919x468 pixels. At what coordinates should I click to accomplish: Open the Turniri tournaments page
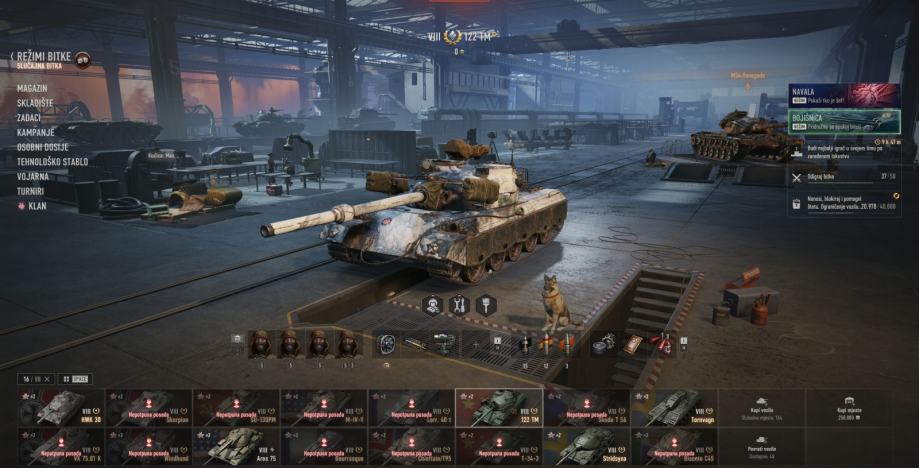(30, 190)
